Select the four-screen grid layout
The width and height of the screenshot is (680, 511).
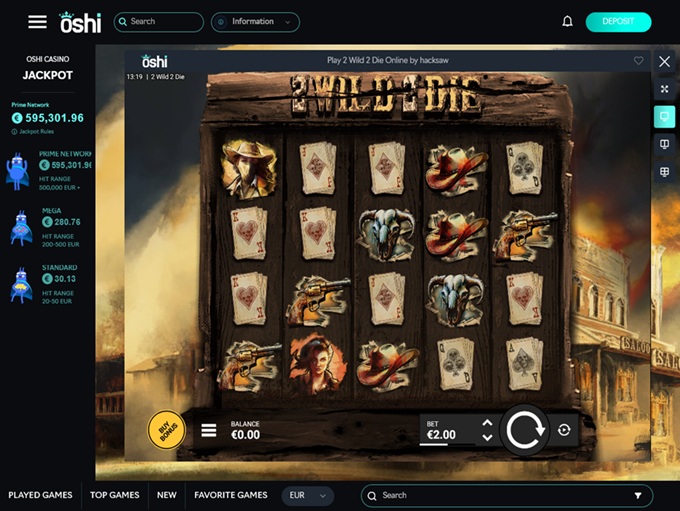coord(665,173)
